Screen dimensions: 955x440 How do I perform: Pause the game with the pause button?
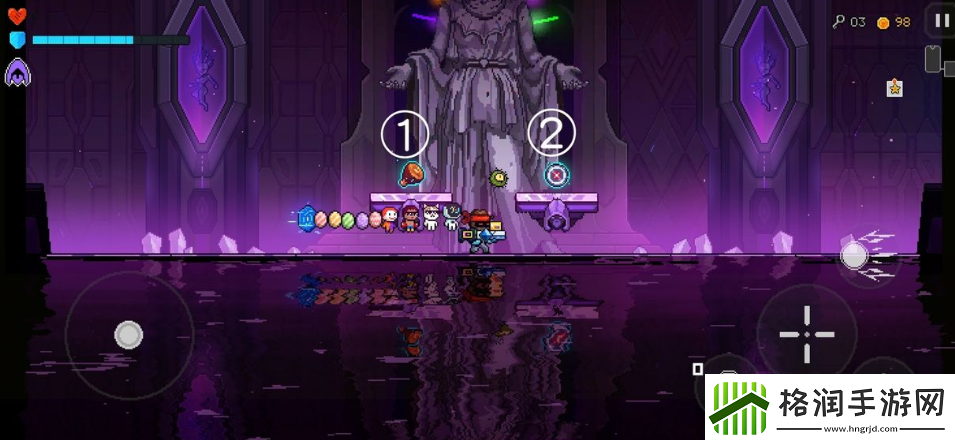tap(940, 20)
